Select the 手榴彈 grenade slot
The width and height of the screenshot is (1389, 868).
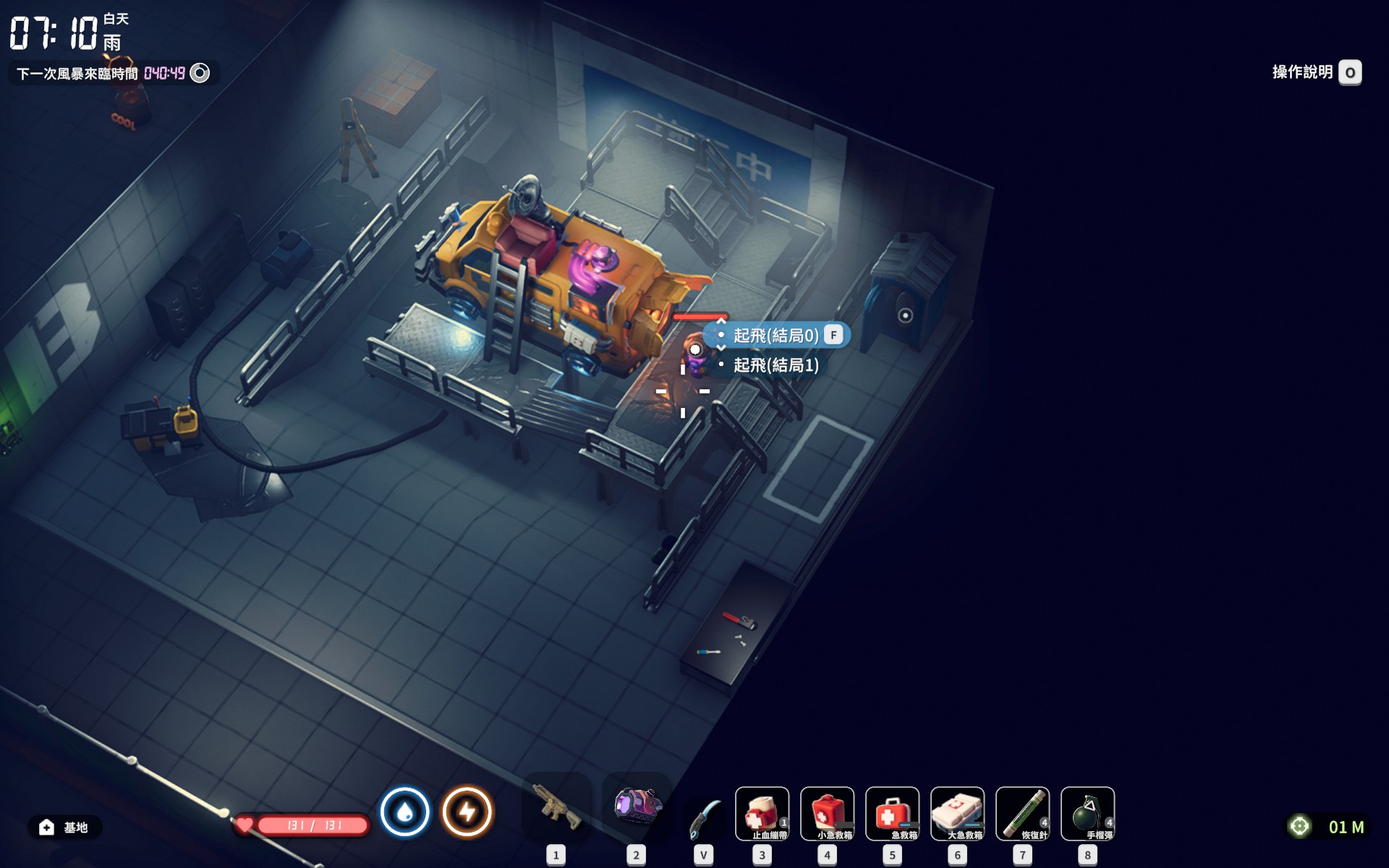point(1087,814)
